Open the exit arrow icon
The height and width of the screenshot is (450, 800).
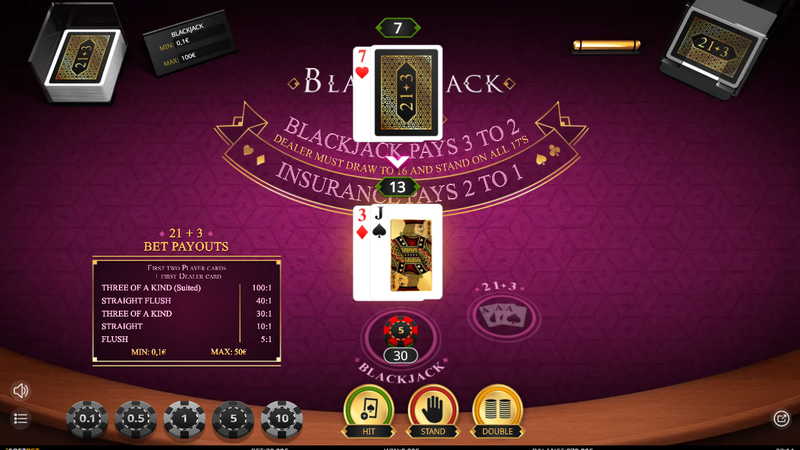click(781, 419)
